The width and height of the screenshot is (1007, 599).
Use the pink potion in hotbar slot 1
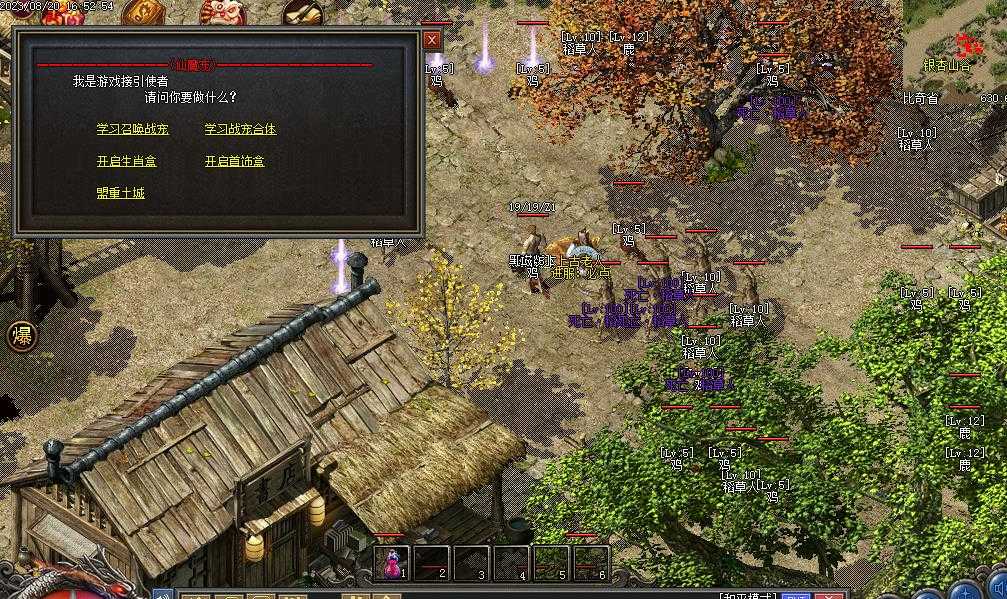coord(391,562)
